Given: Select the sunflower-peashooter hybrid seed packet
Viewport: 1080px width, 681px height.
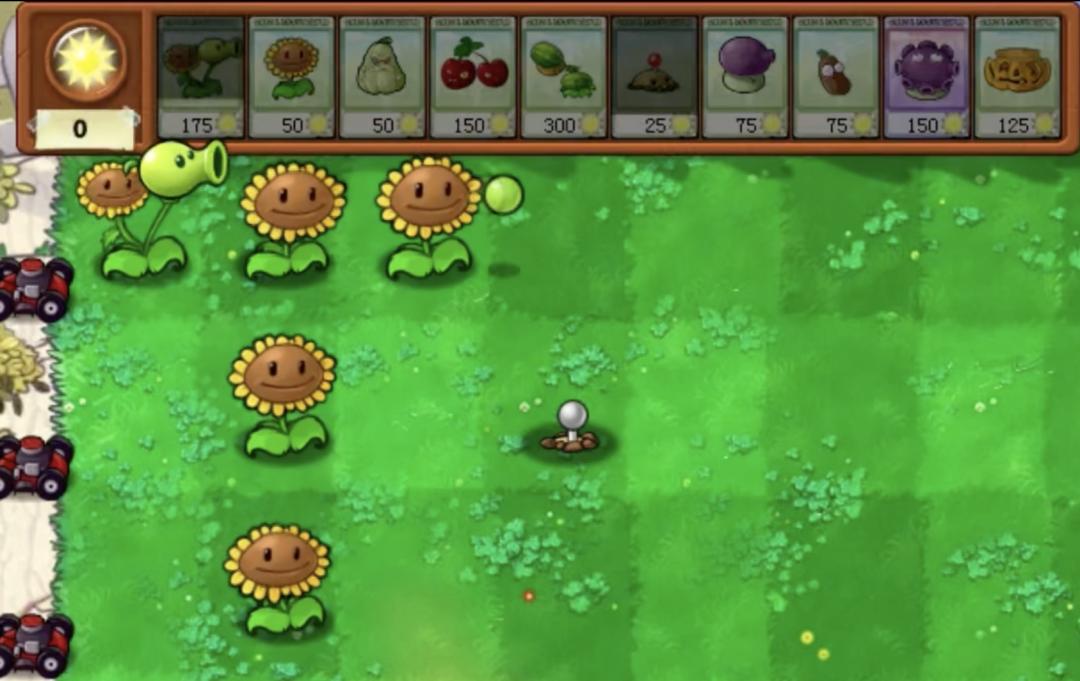Looking at the screenshot, I should click(201, 77).
